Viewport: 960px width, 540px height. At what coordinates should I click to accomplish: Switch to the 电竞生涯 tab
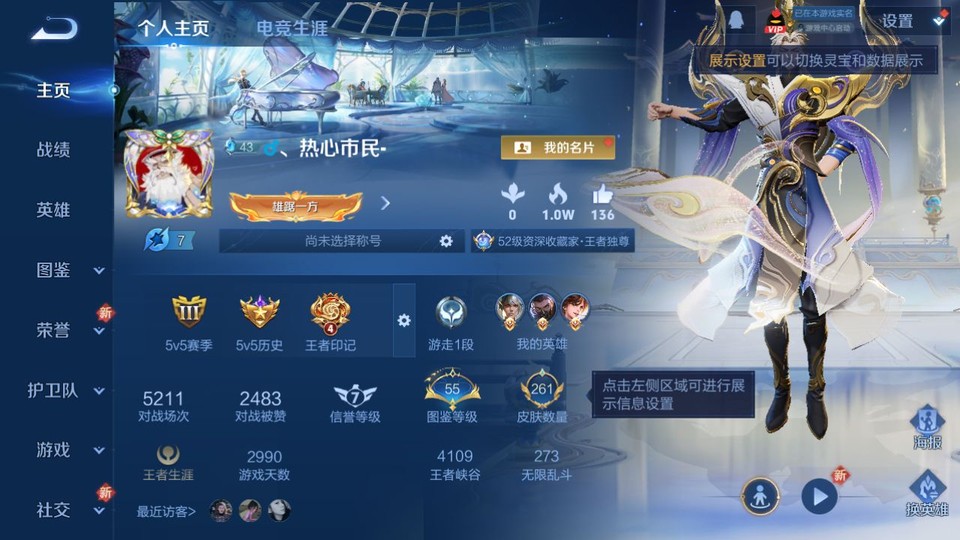click(292, 28)
